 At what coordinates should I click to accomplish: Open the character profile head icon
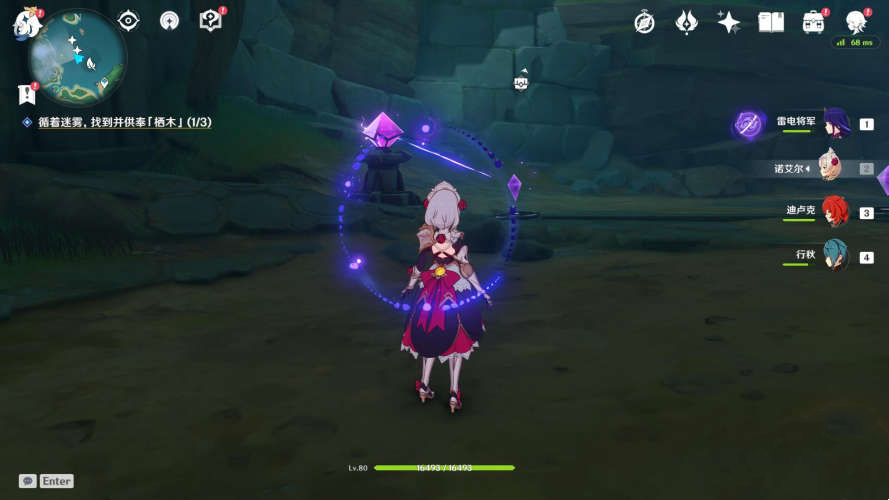(x=856, y=22)
